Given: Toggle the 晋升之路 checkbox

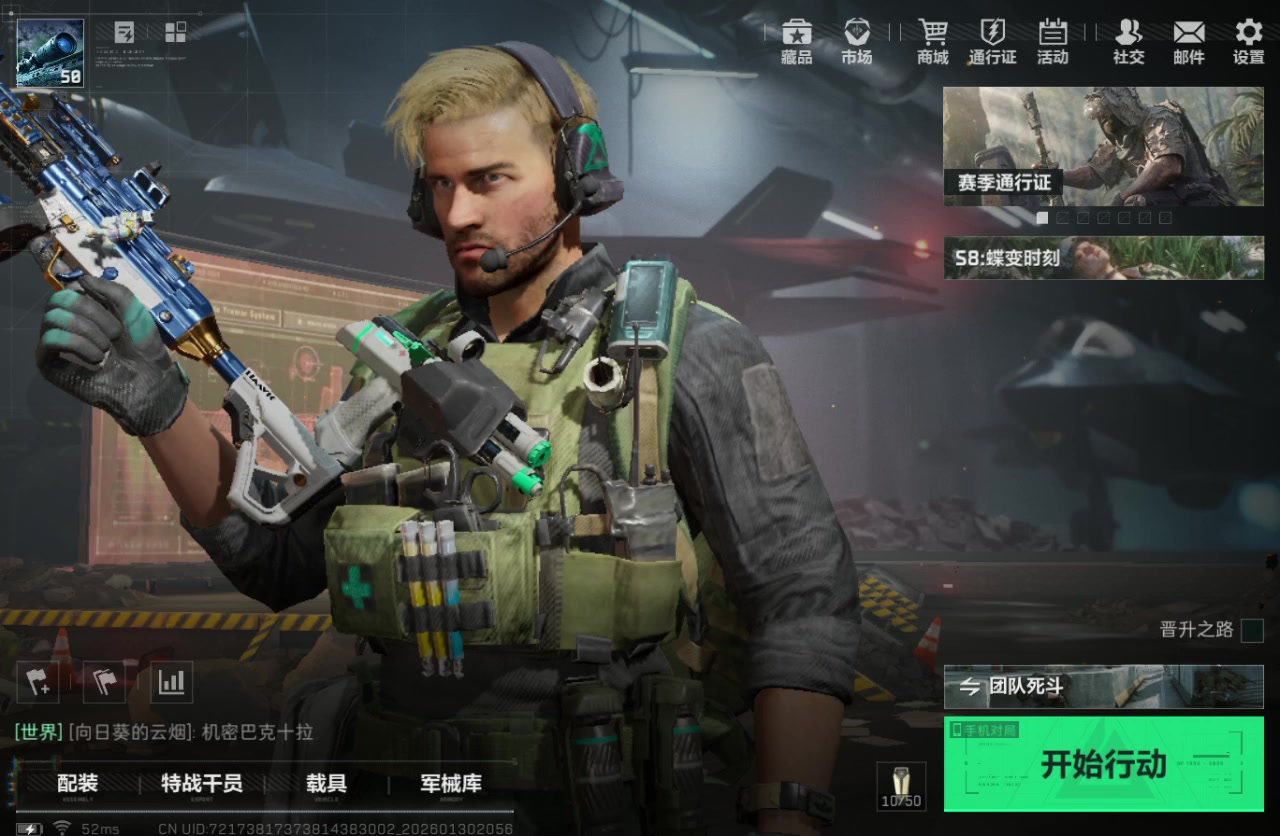Looking at the screenshot, I should click(1252, 631).
